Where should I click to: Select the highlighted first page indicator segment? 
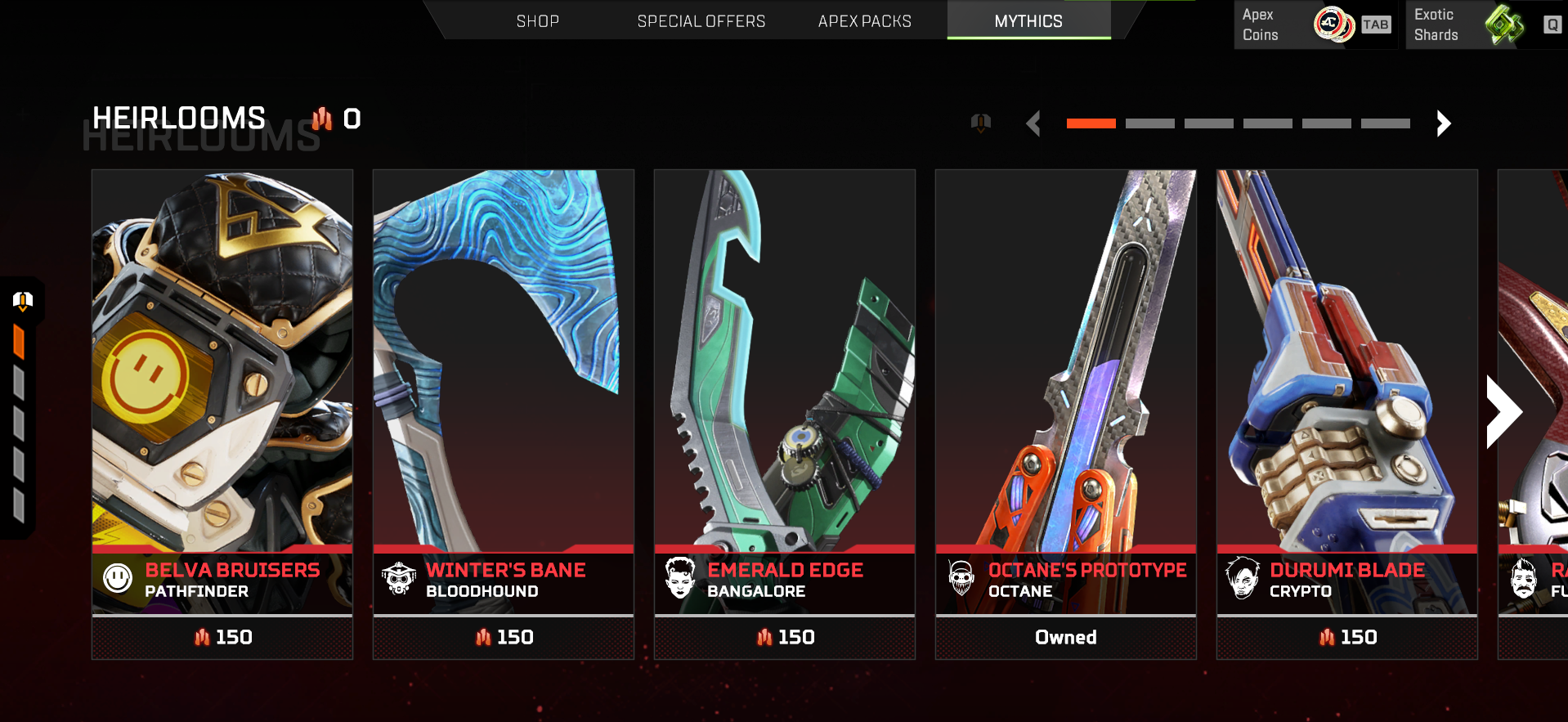1090,123
